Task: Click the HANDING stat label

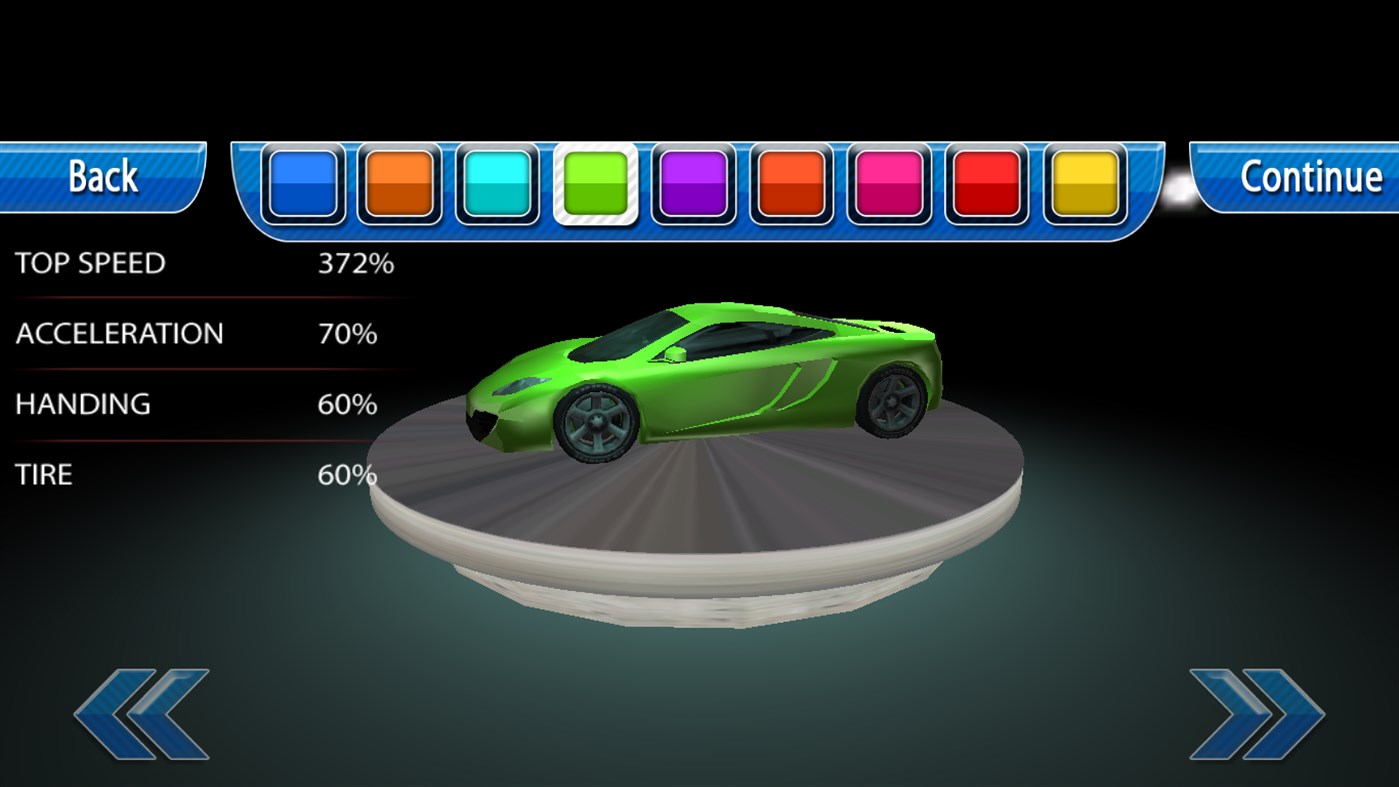Action: click(81, 404)
